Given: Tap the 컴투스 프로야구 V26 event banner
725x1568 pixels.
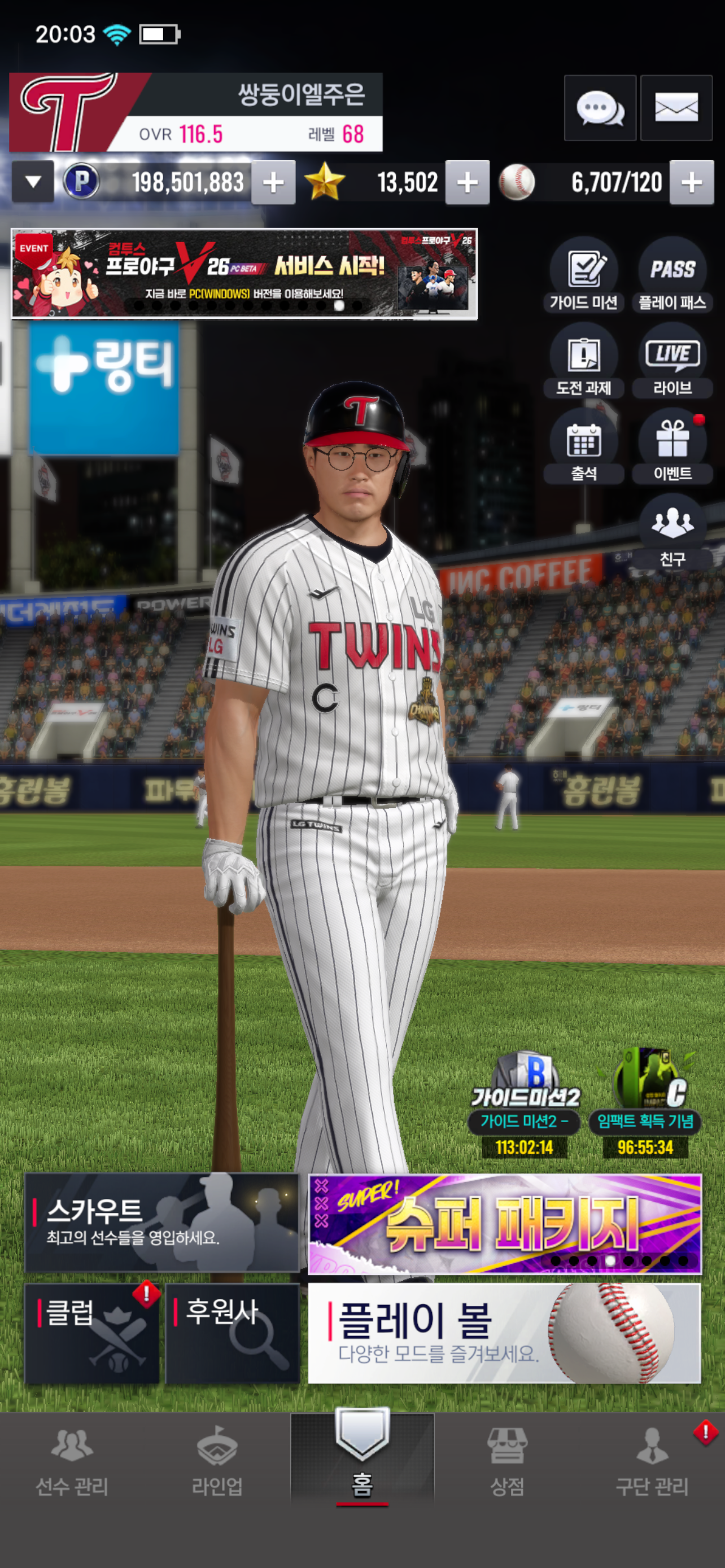Looking at the screenshot, I should coord(243,274).
